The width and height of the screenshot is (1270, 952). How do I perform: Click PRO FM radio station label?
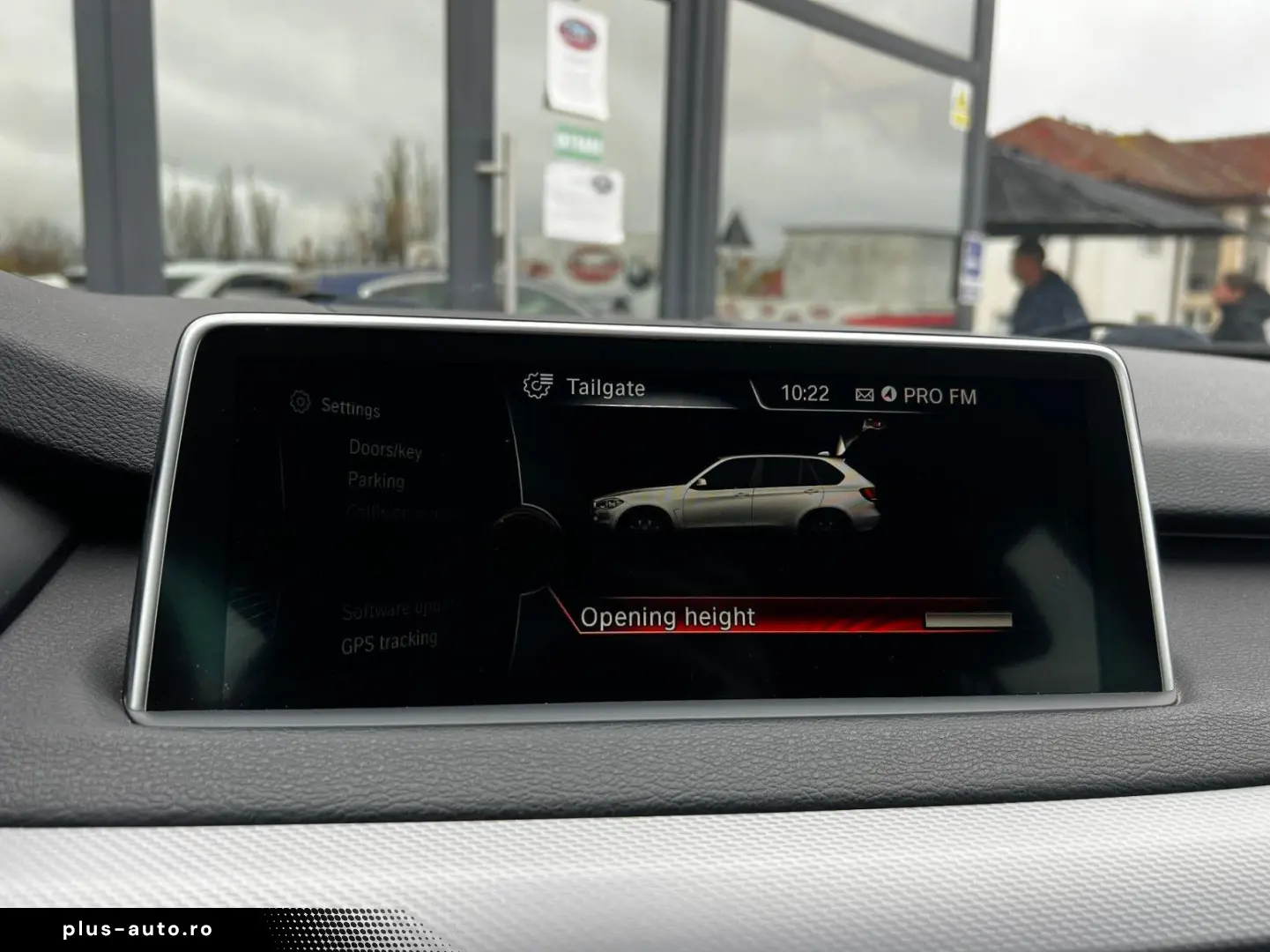pyautogui.click(x=938, y=397)
